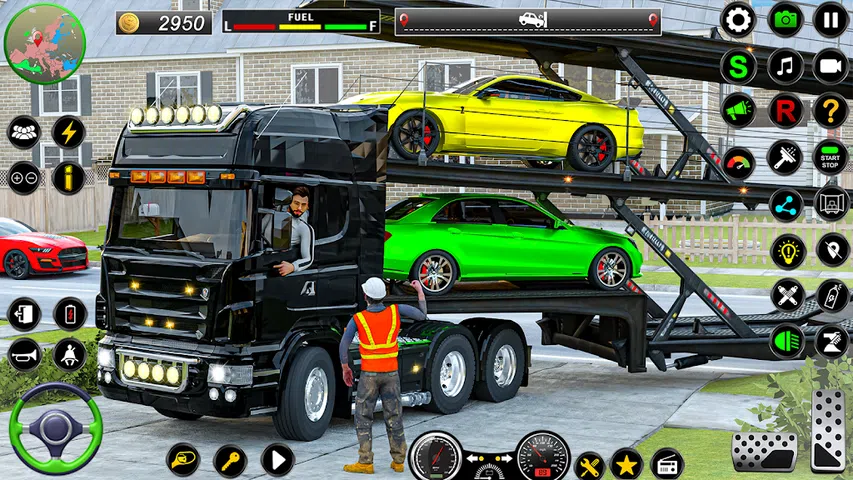Switch view with the video camera icon

(x=830, y=66)
